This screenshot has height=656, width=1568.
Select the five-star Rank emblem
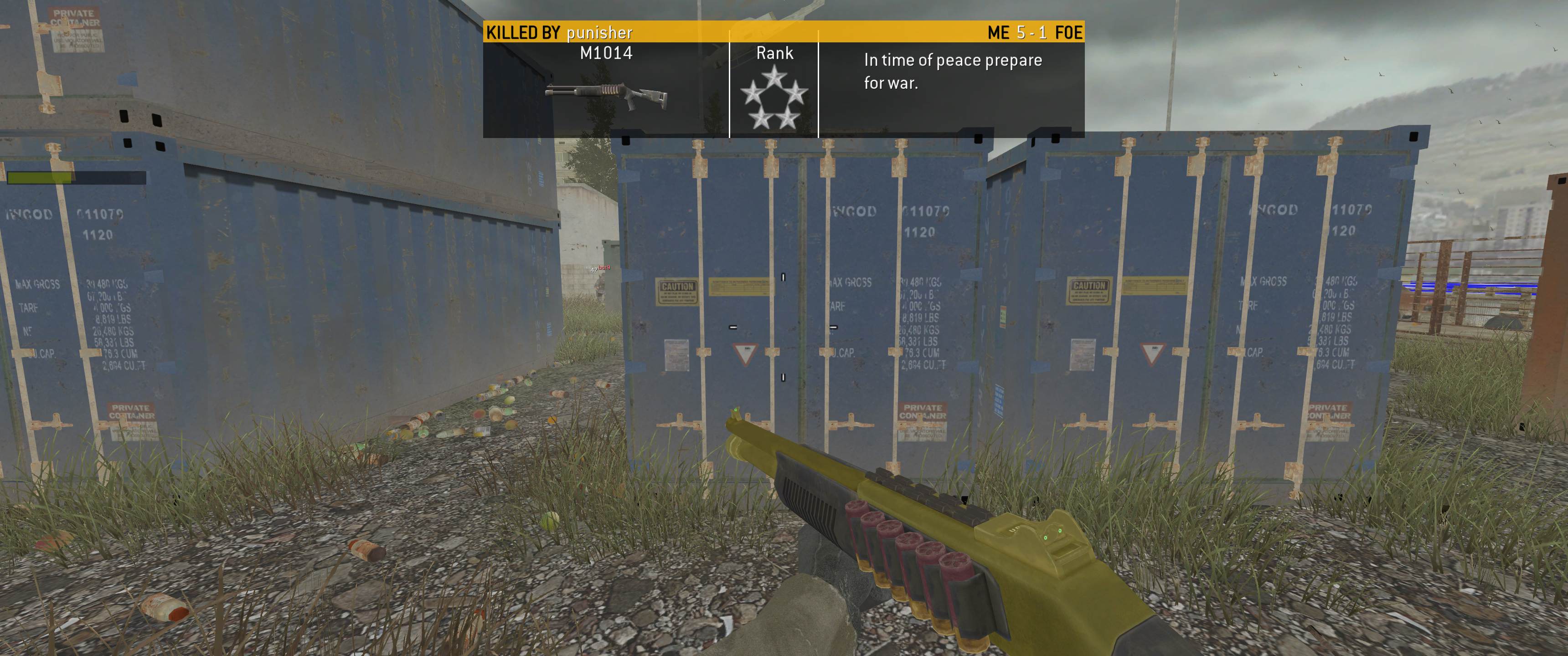774,99
